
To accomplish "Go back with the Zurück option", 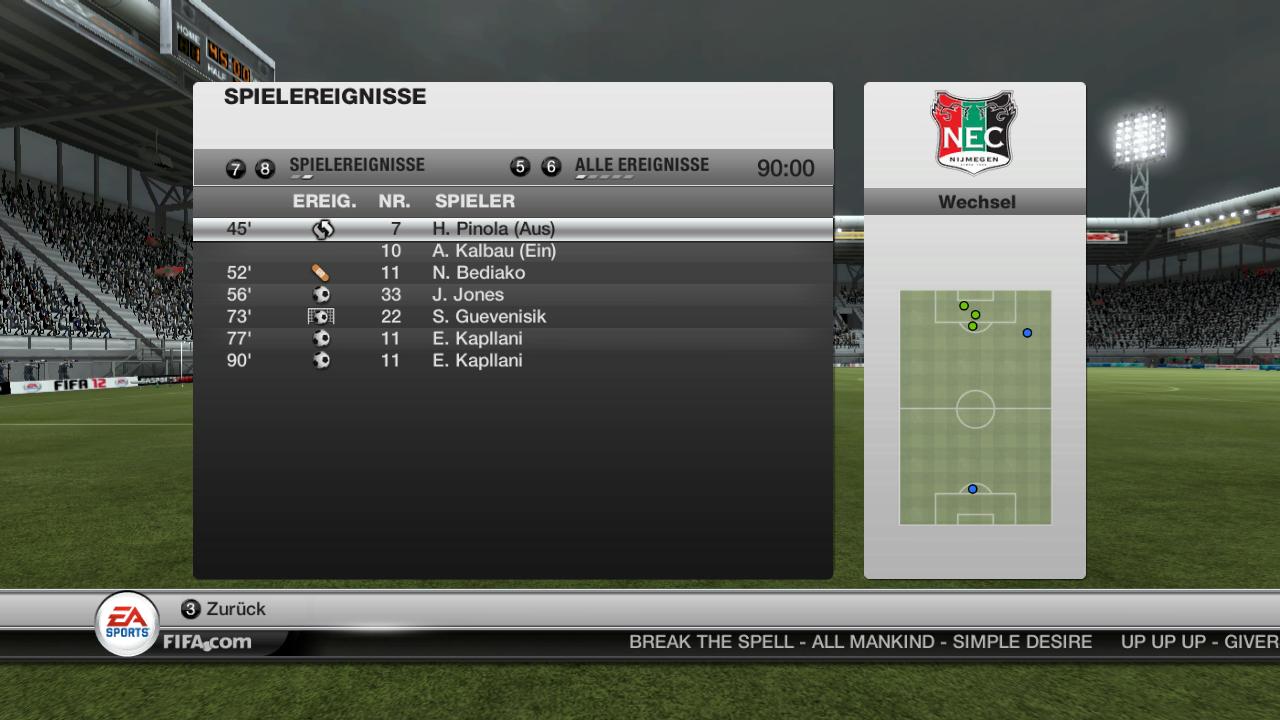I will tap(235, 609).
